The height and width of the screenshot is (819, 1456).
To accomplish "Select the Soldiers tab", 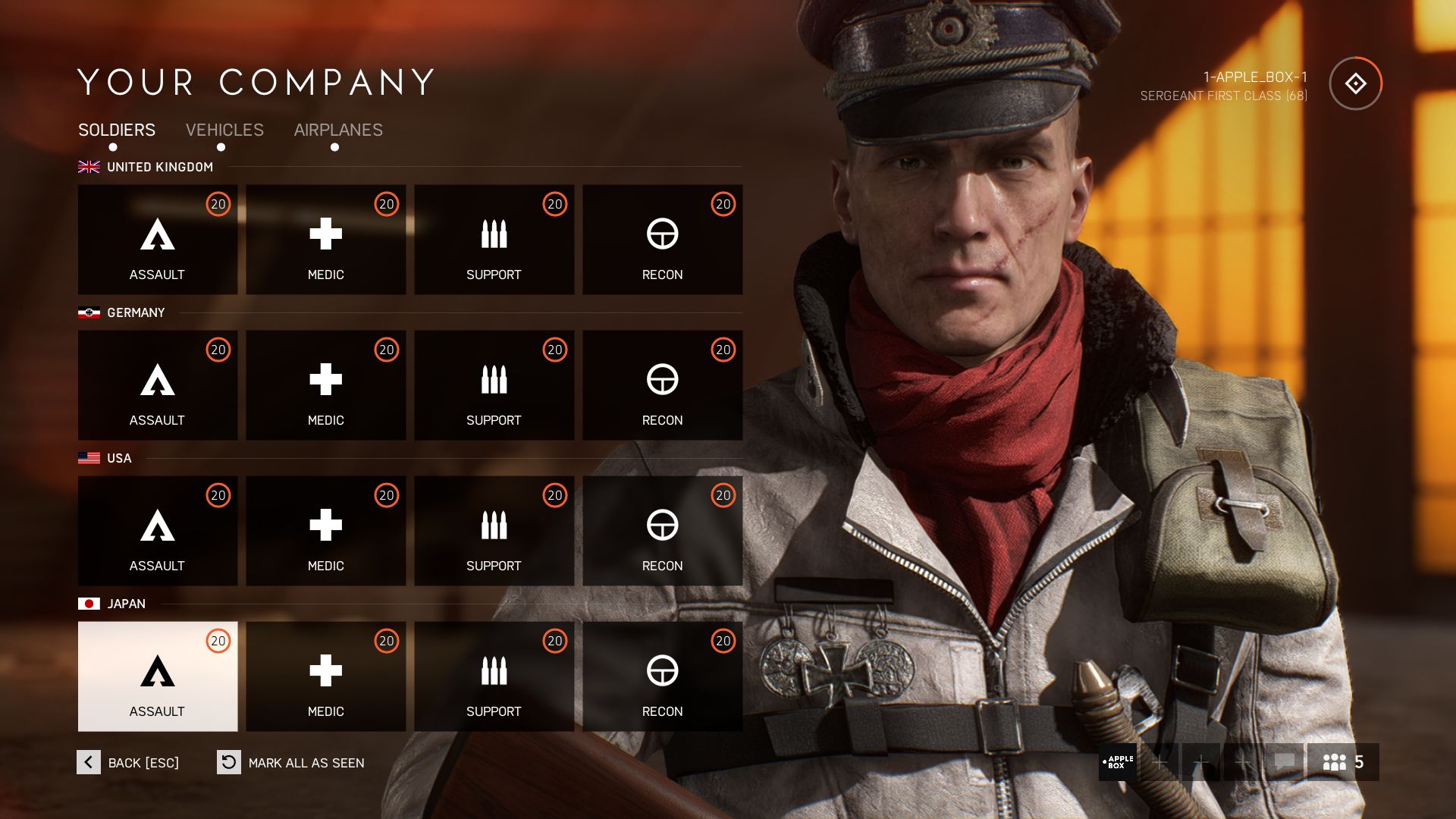I will [117, 130].
